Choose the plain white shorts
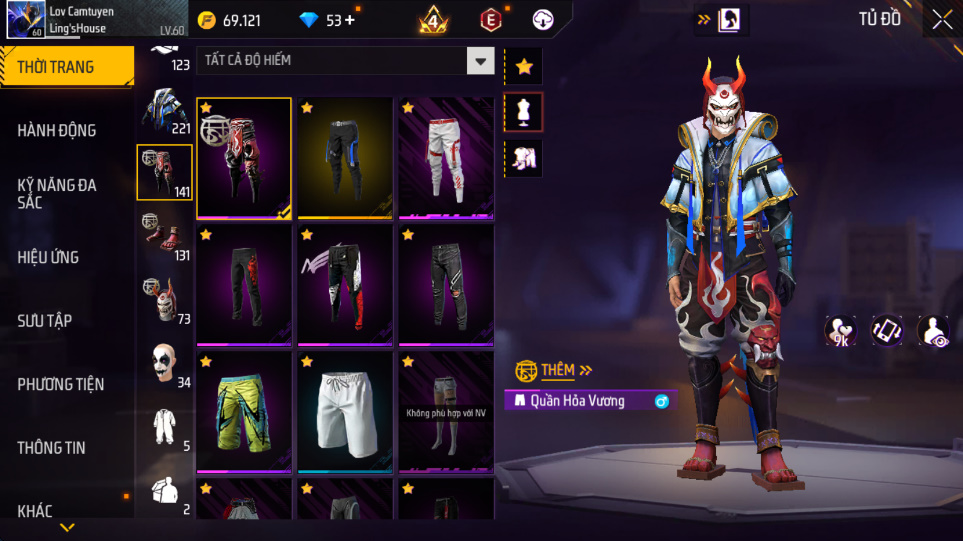Image resolution: width=963 pixels, height=541 pixels. (x=345, y=411)
